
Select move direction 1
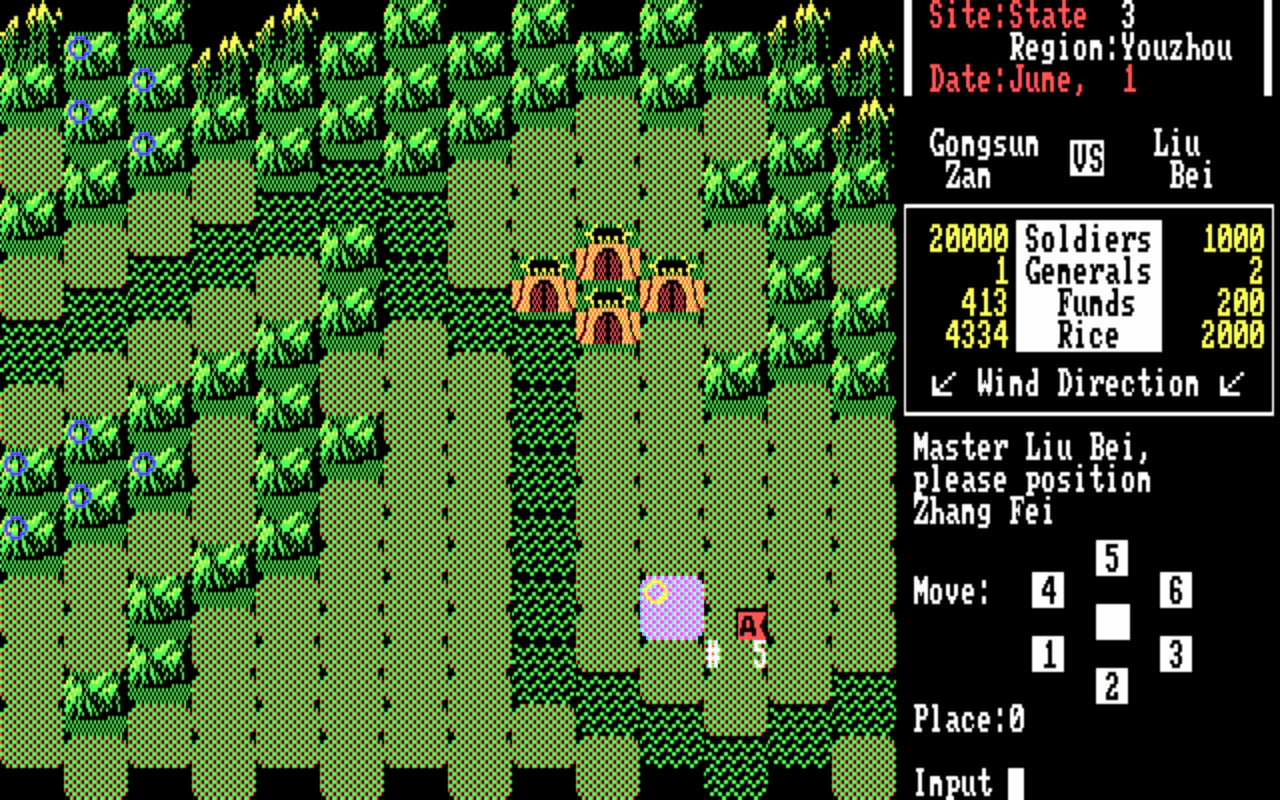pos(1048,654)
